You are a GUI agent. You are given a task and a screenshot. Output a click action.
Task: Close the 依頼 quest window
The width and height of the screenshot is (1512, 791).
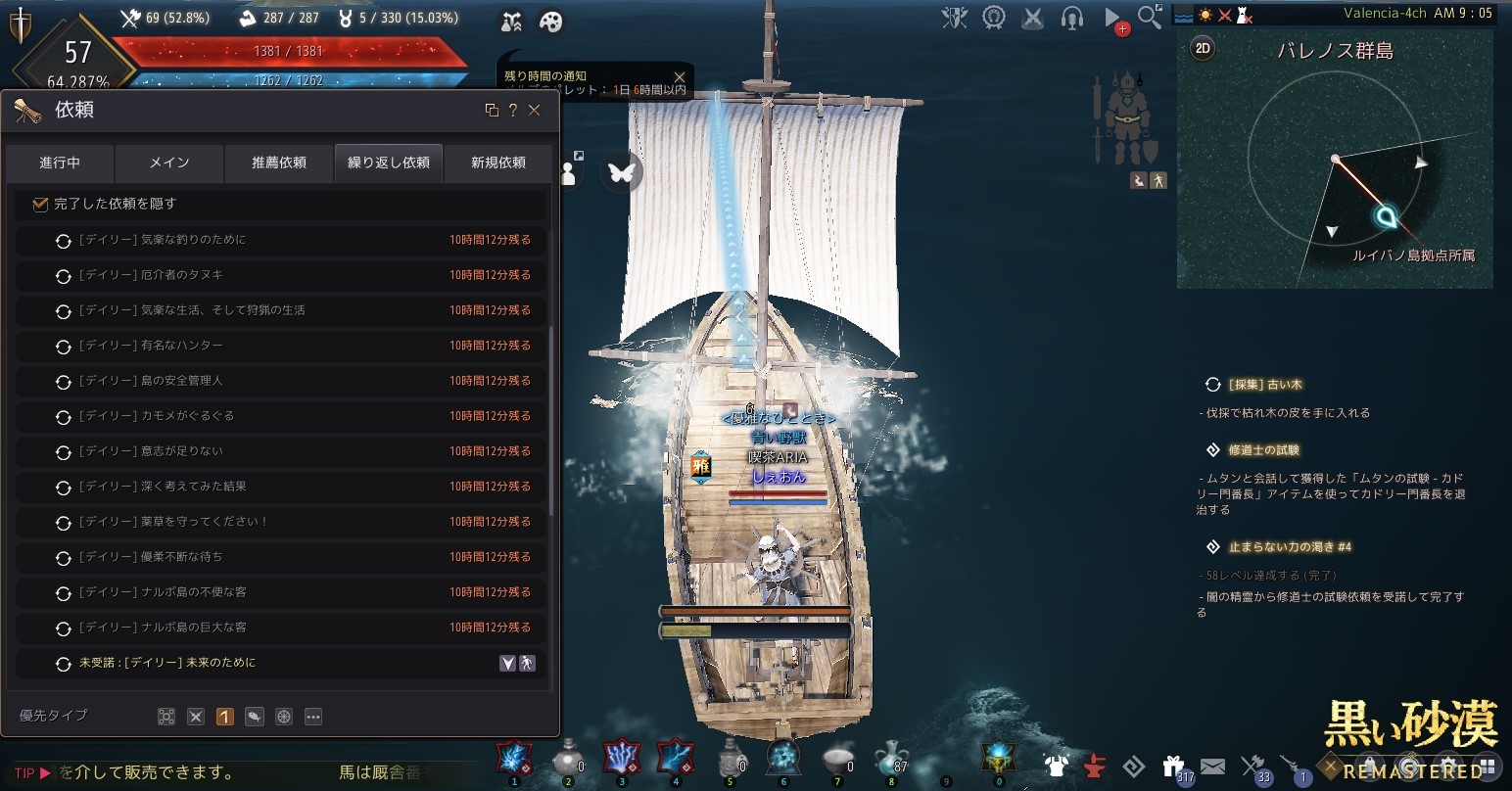(x=535, y=111)
